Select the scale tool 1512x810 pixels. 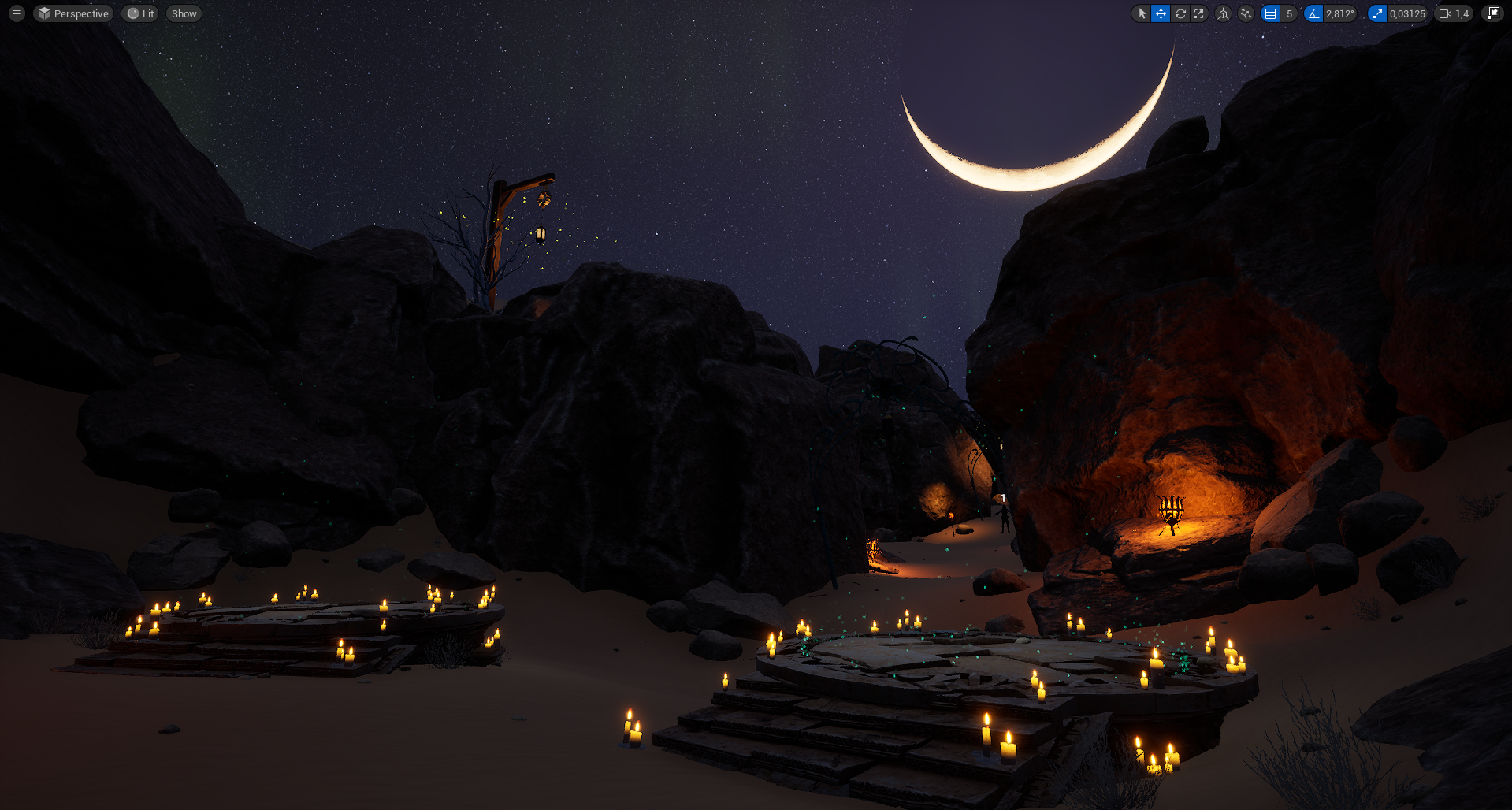point(1198,13)
